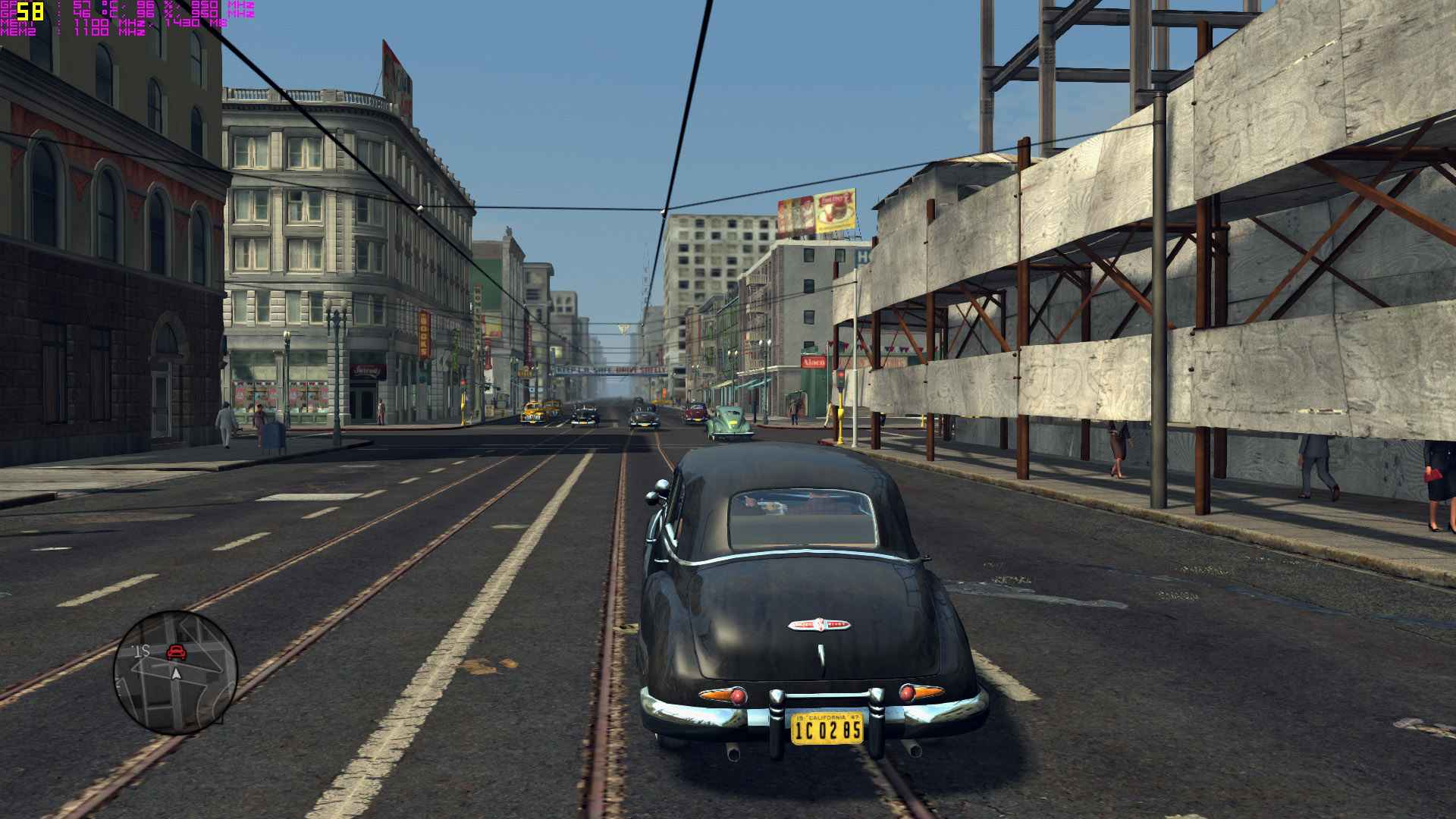
Task: Click the white player arrow on minimap
Action: pyautogui.click(x=177, y=673)
